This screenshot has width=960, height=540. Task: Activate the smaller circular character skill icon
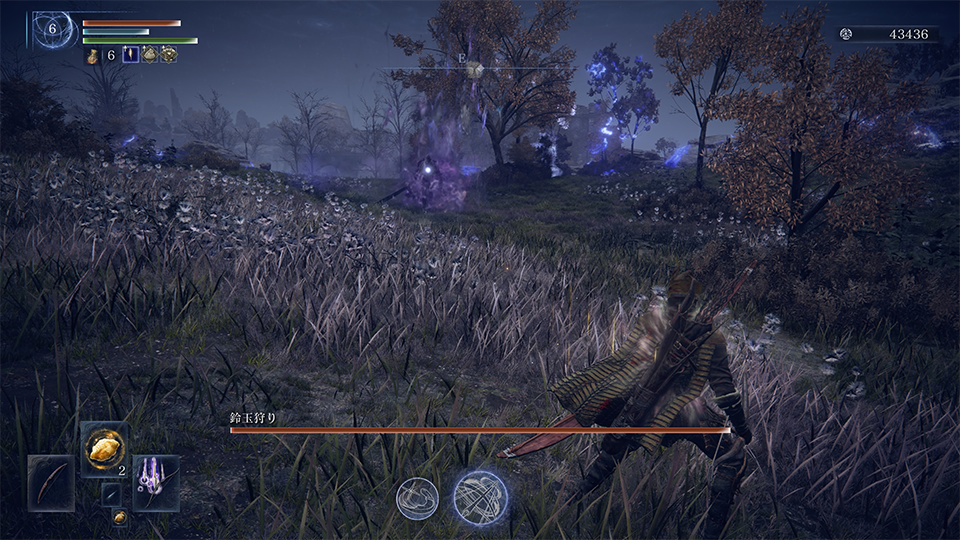[x=417, y=497]
